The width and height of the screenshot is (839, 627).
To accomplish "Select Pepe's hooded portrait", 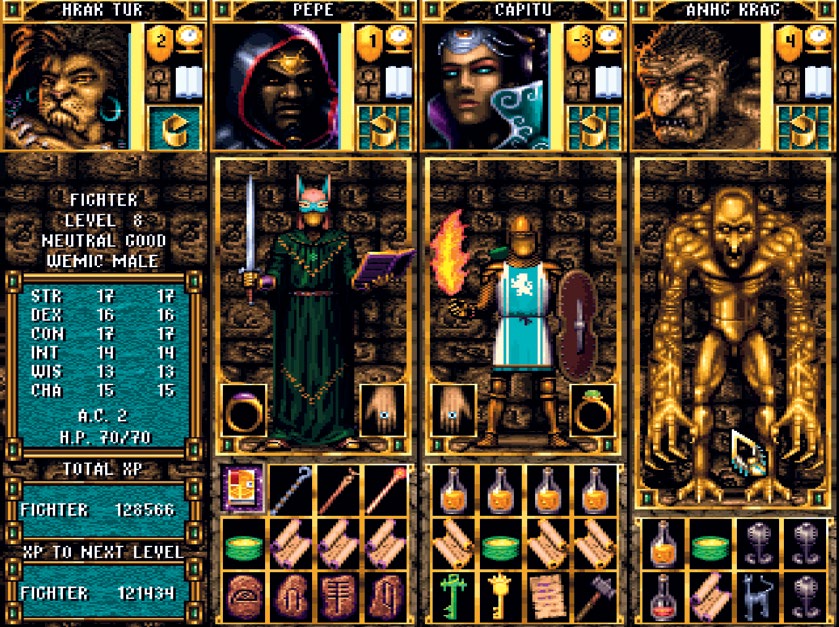I will [277, 86].
